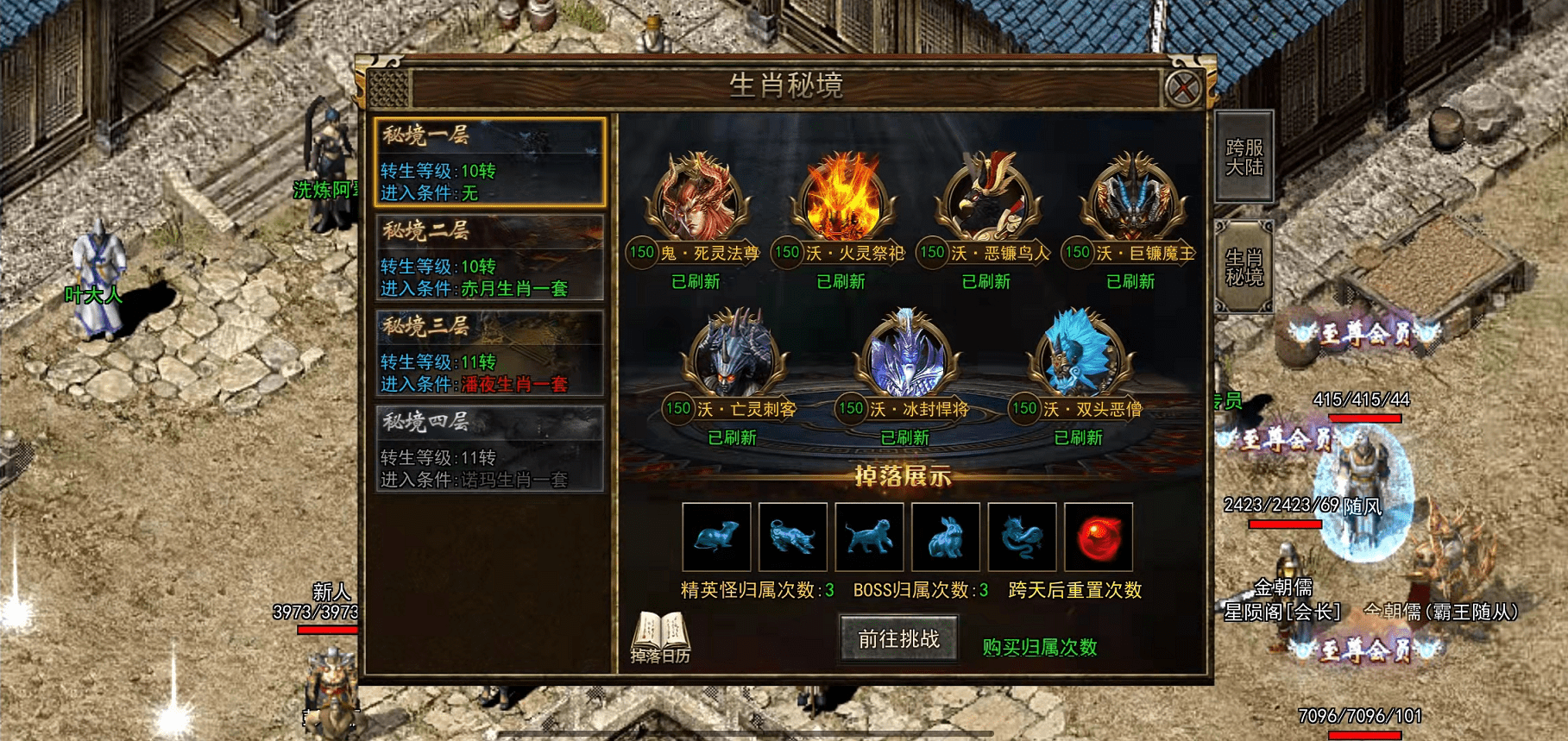This screenshot has width=1568, height=741.
Task: Choose the 沃·亡灵刺客 boss portrait
Action: (x=733, y=355)
